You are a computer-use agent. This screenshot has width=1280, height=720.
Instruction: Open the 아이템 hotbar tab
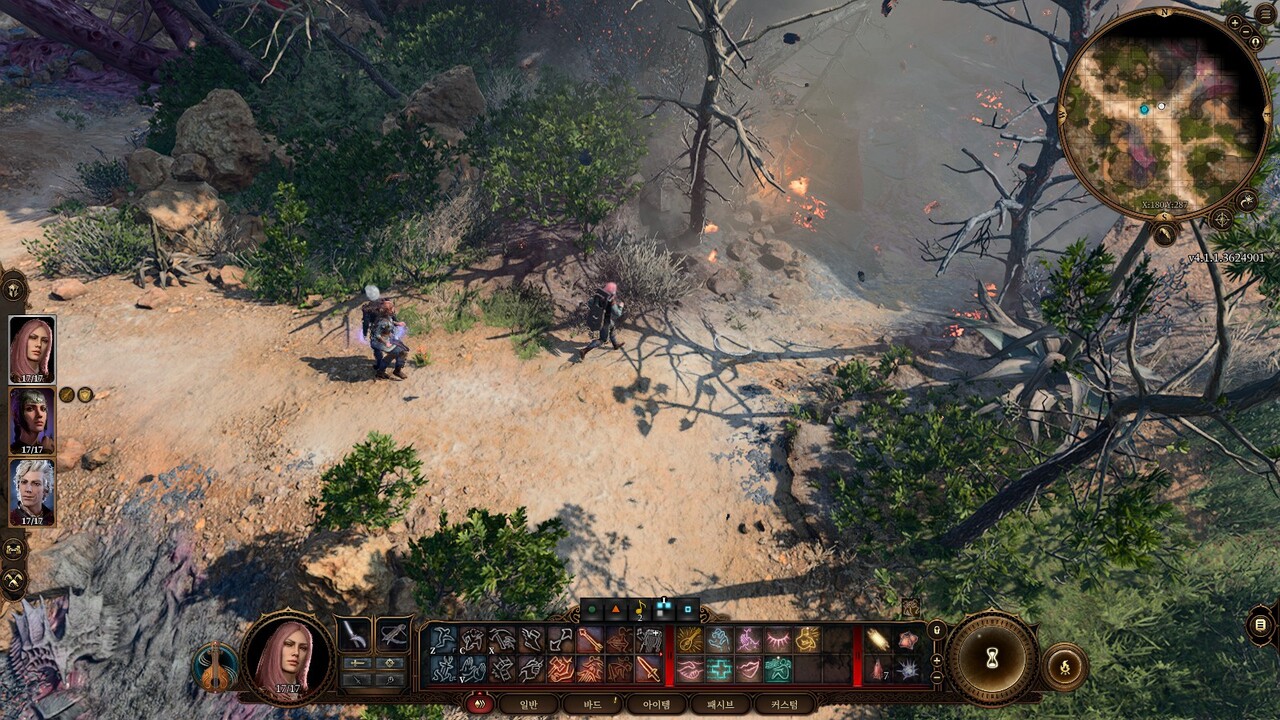(x=657, y=704)
